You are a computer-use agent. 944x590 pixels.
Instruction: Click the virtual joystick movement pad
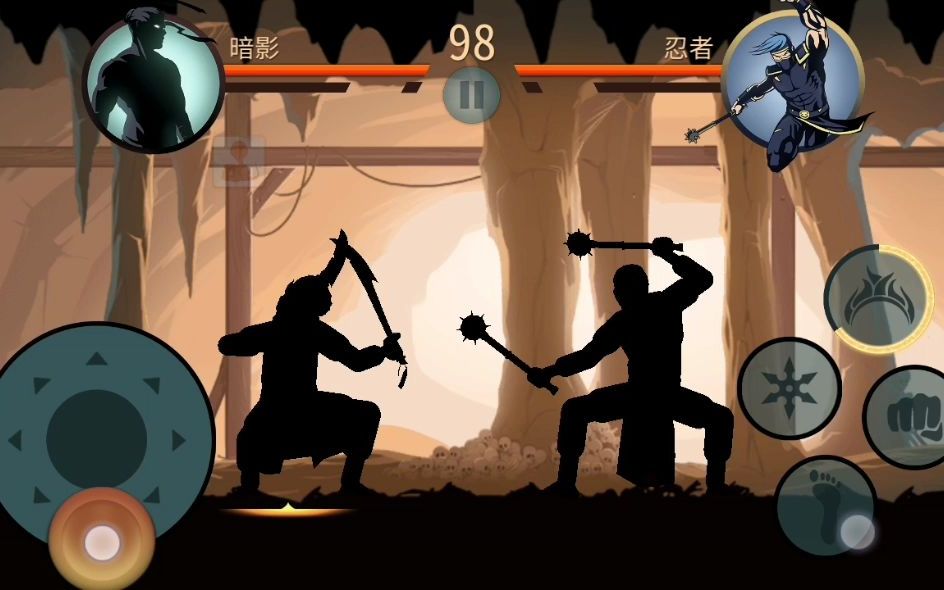pyautogui.click(x=97, y=438)
